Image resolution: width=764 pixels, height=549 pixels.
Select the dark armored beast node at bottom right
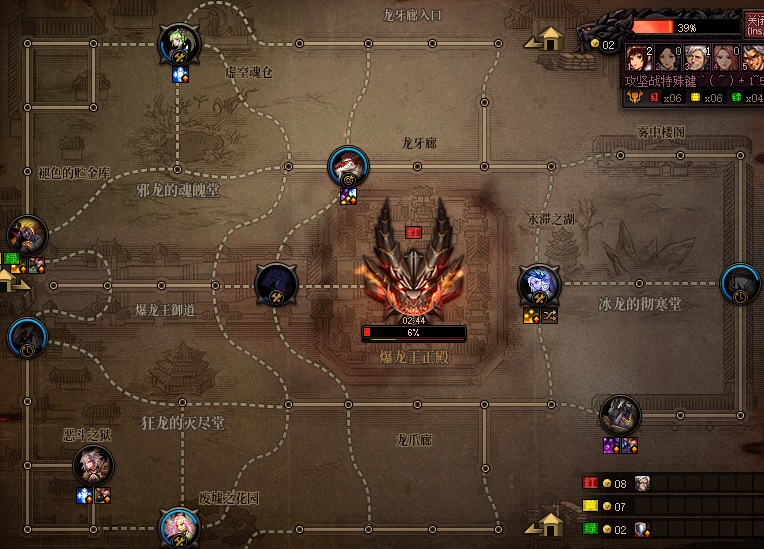point(620,415)
